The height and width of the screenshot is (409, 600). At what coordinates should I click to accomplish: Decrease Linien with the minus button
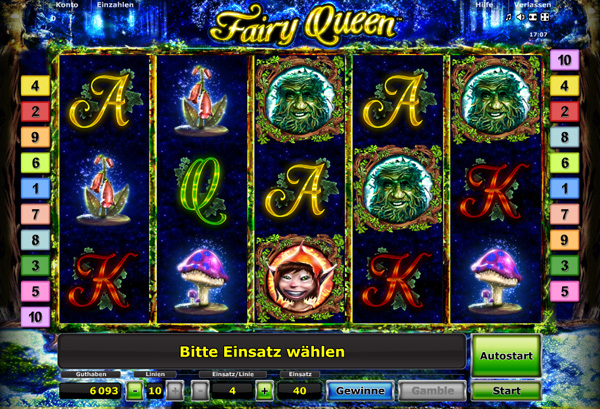[135, 390]
